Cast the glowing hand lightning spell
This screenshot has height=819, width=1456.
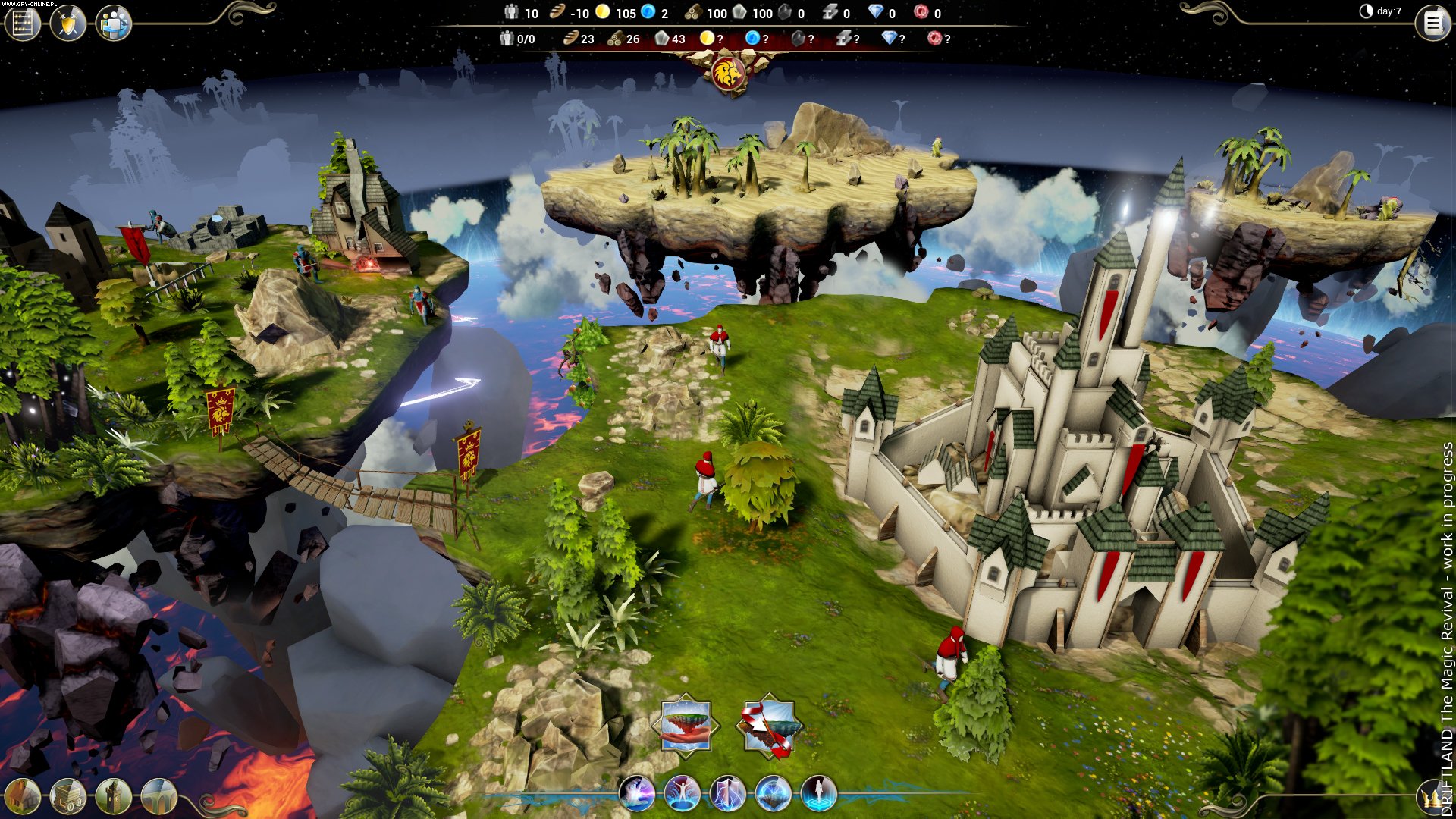pos(636,793)
